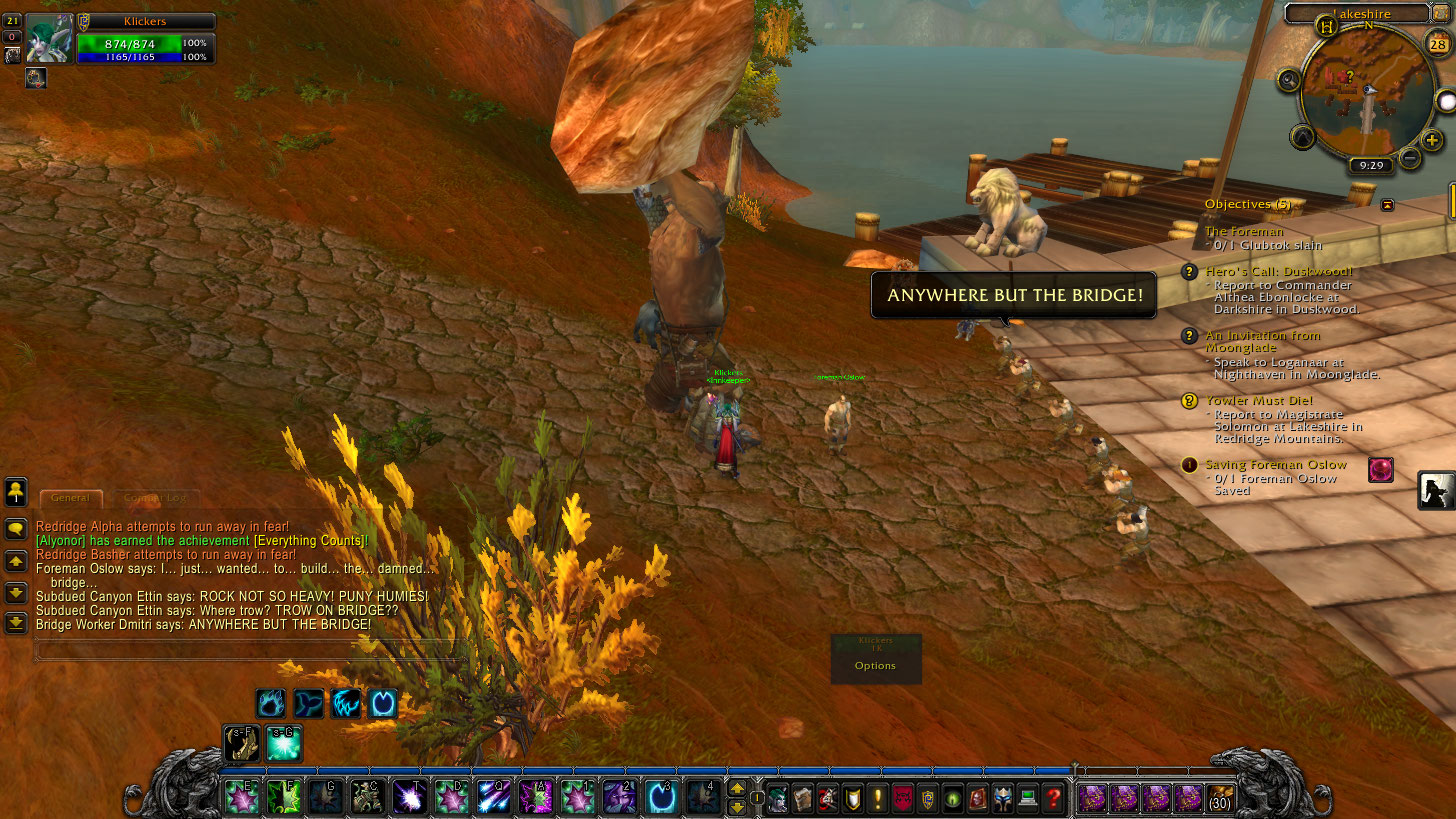The width and height of the screenshot is (1456, 819).
Task: Zoom out the minimap
Action: click(x=1410, y=157)
